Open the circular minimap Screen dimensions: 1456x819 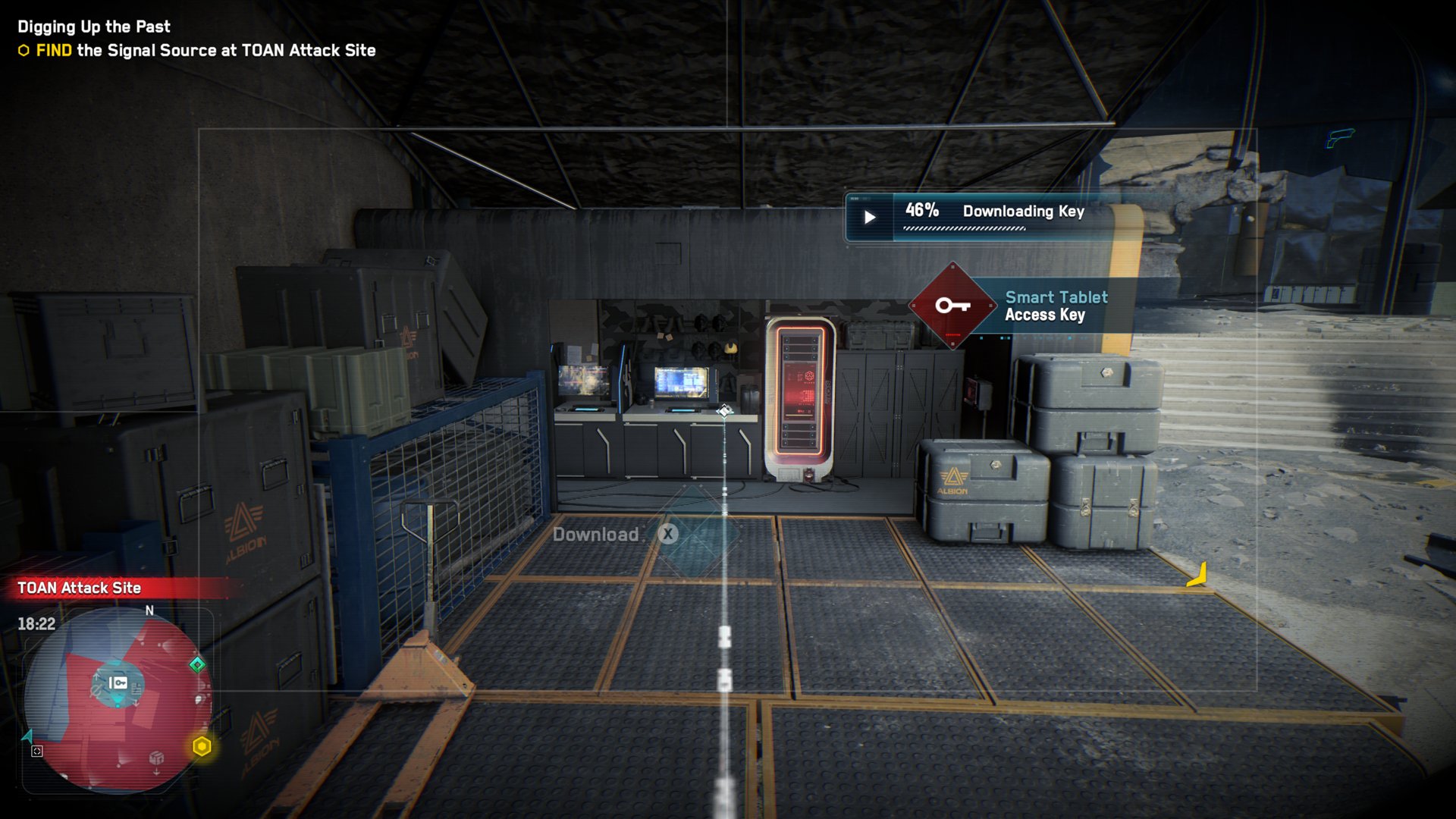coord(118,701)
